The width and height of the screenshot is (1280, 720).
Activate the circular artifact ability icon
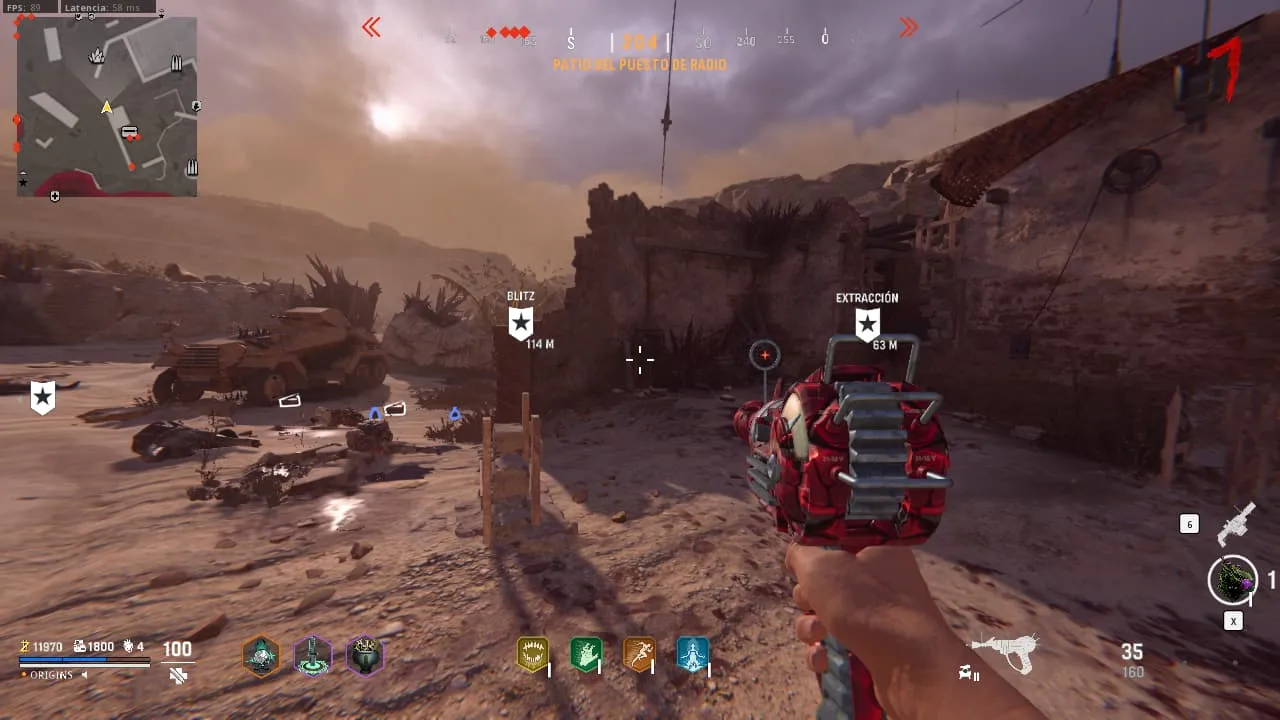(x=1232, y=580)
